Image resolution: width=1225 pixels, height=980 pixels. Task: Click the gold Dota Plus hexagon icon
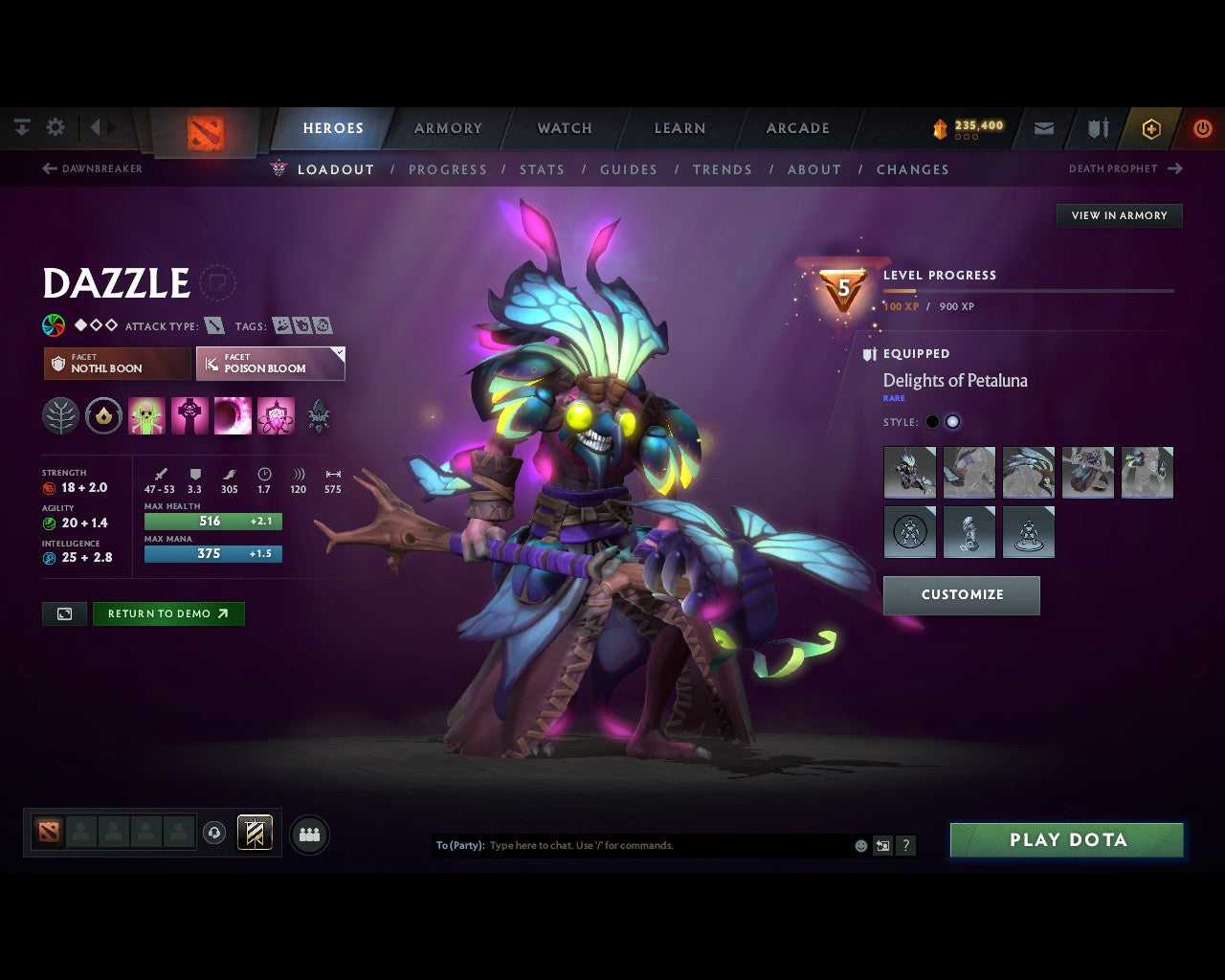tap(1151, 128)
